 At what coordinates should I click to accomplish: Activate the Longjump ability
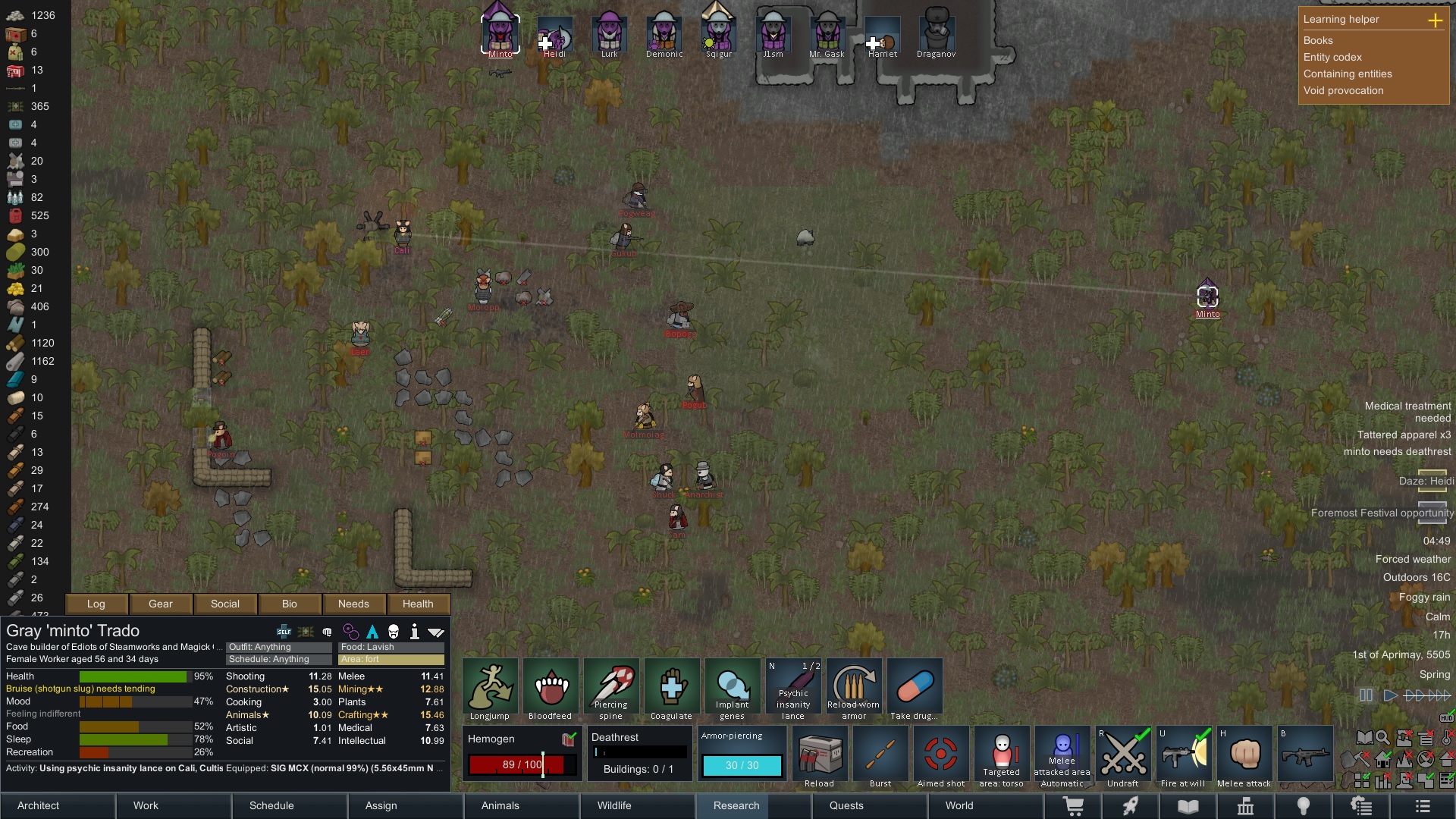coord(490,689)
